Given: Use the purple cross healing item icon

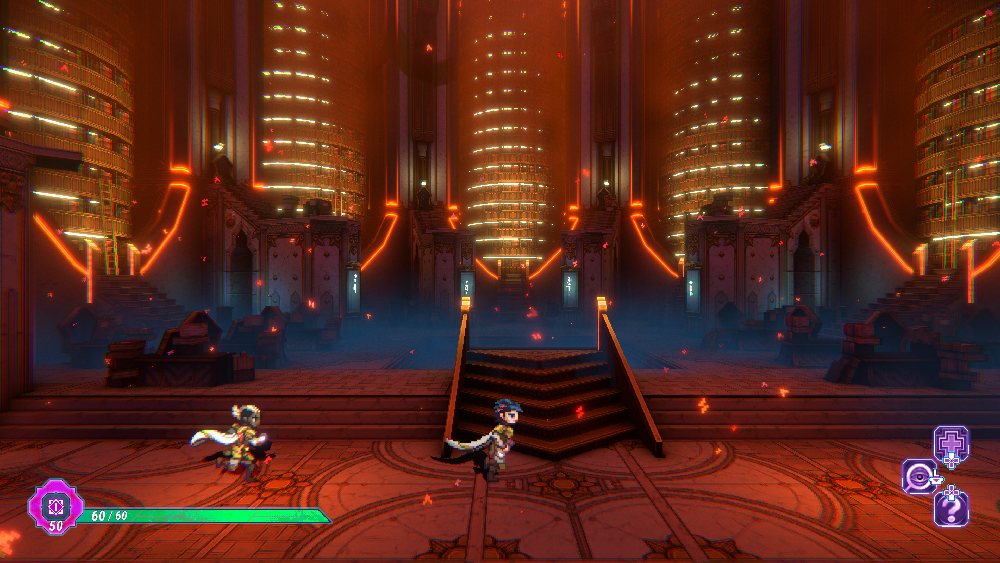Looking at the screenshot, I should (x=951, y=443).
